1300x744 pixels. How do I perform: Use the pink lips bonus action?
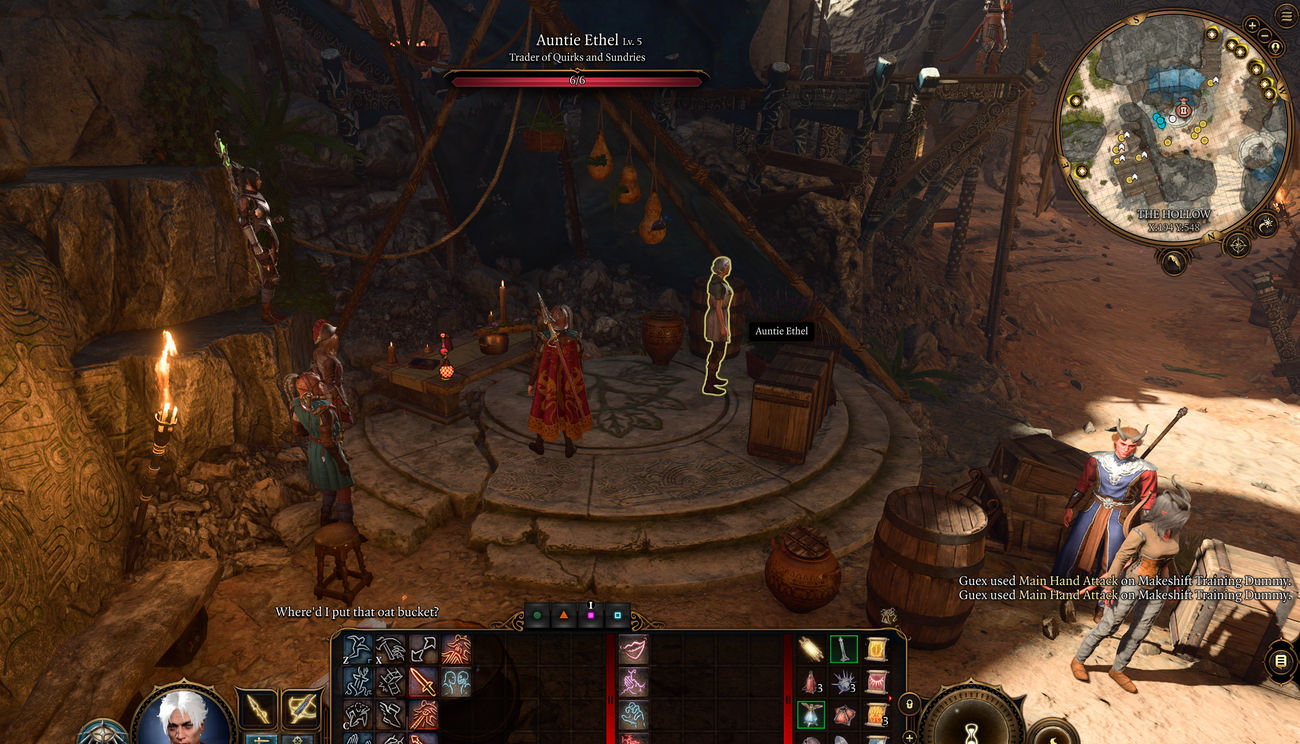(633, 651)
